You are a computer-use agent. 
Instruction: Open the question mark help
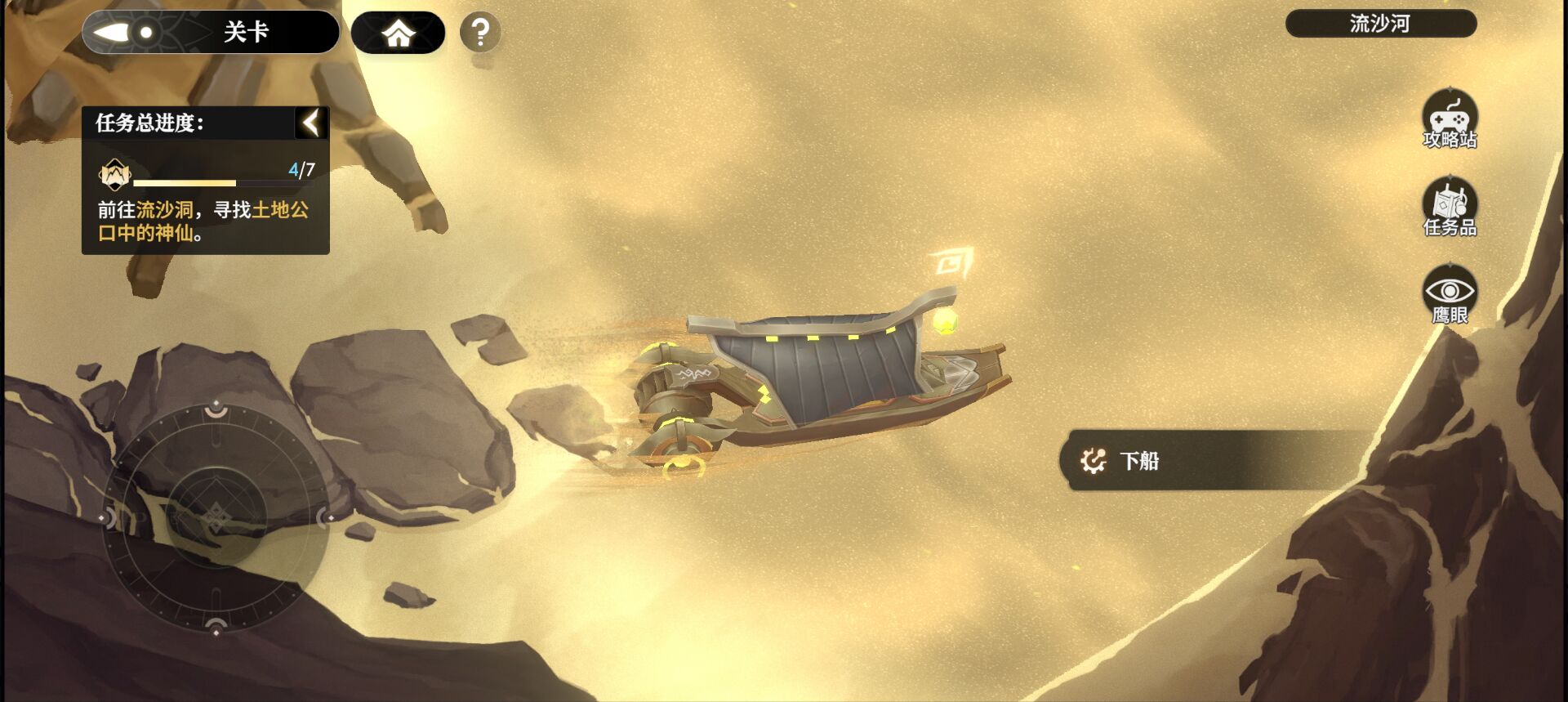pos(480,33)
